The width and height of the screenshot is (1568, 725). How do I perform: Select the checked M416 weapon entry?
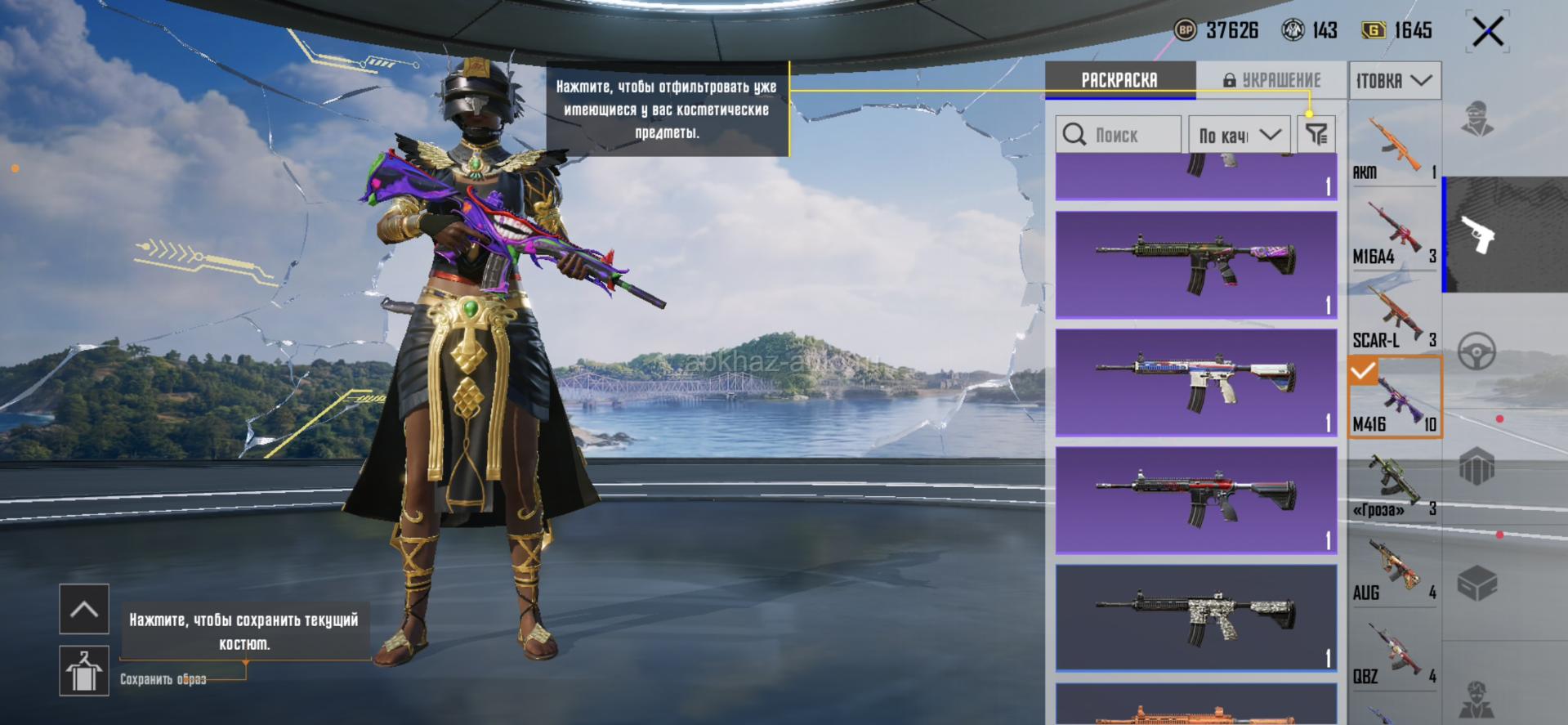pyautogui.click(x=1394, y=399)
